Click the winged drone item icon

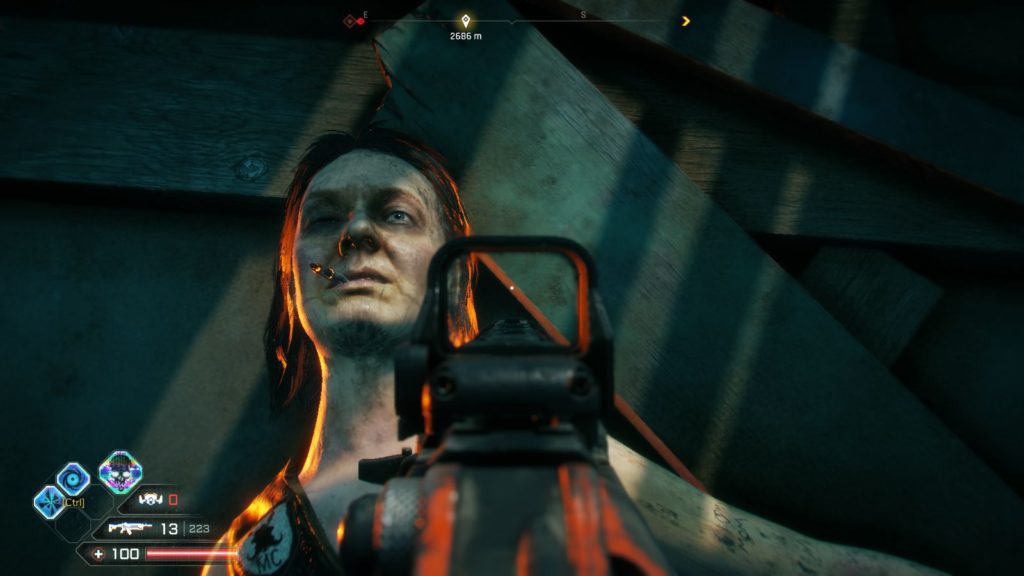coord(150,499)
